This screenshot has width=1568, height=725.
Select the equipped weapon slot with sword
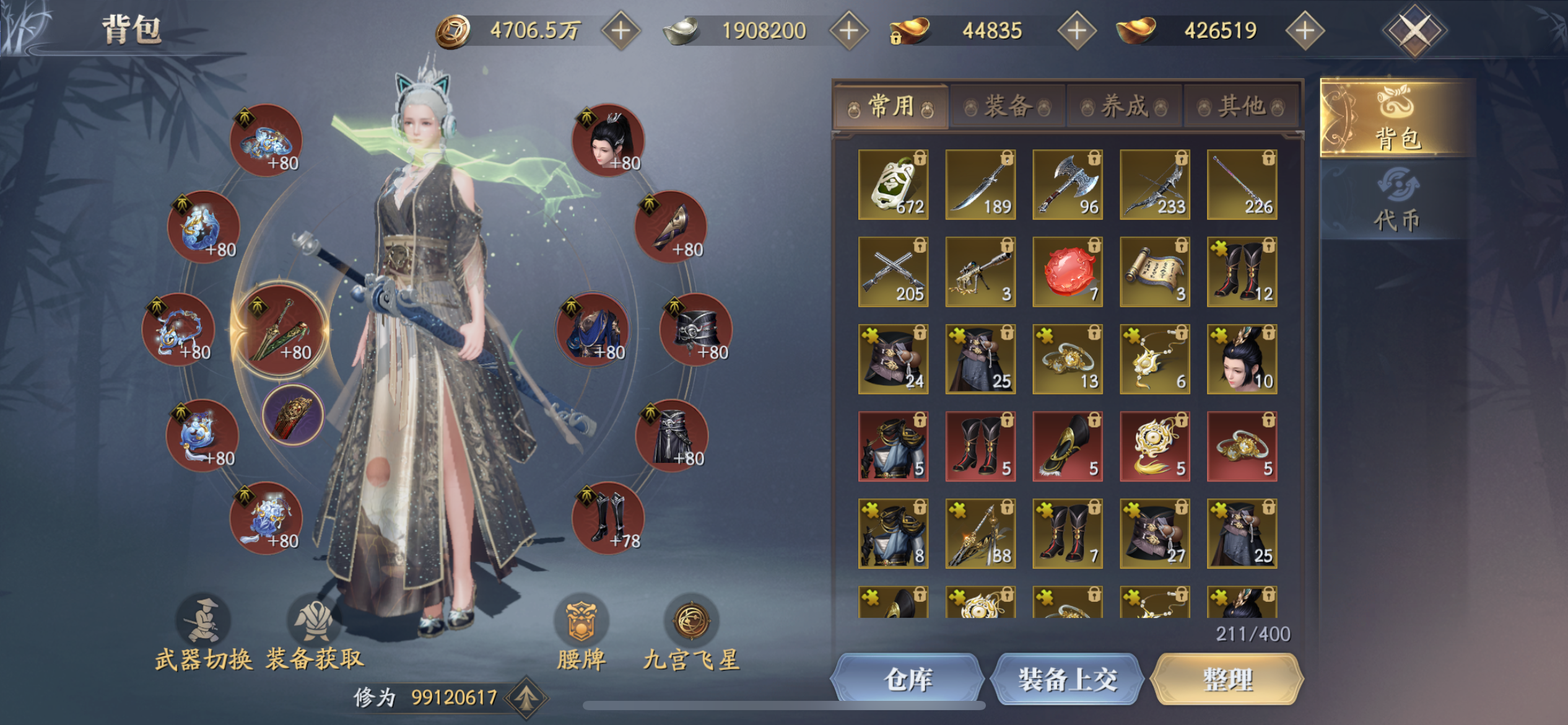pyautogui.click(x=280, y=330)
